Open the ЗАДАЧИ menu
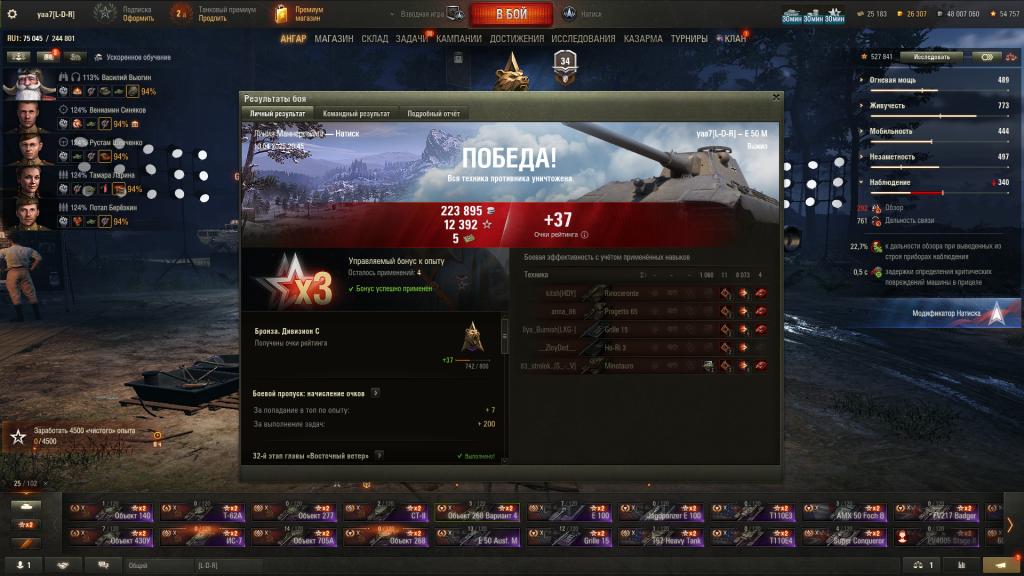 tap(411, 39)
